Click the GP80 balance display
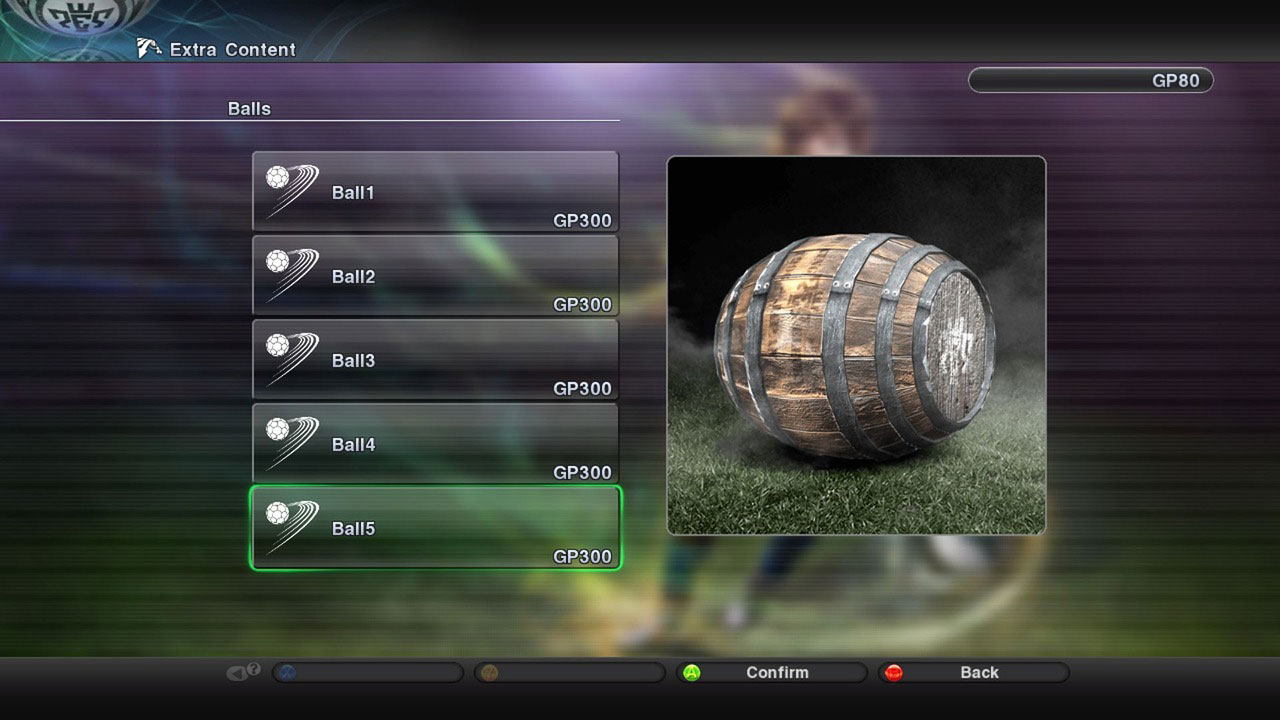This screenshot has height=720, width=1280. [1089, 80]
